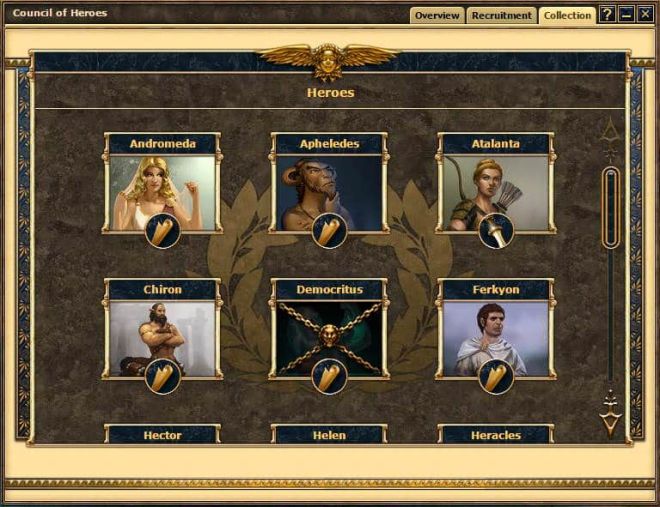Pick the Atalanta hero portrait
The width and height of the screenshot is (660, 507).
pyautogui.click(x=495, y=190)
